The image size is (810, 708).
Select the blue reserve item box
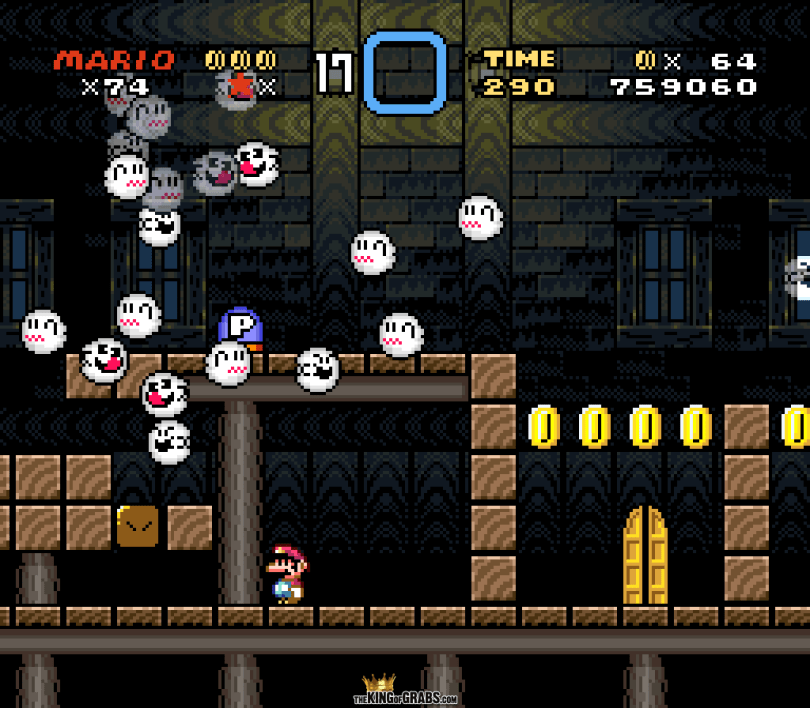(405, 72)
